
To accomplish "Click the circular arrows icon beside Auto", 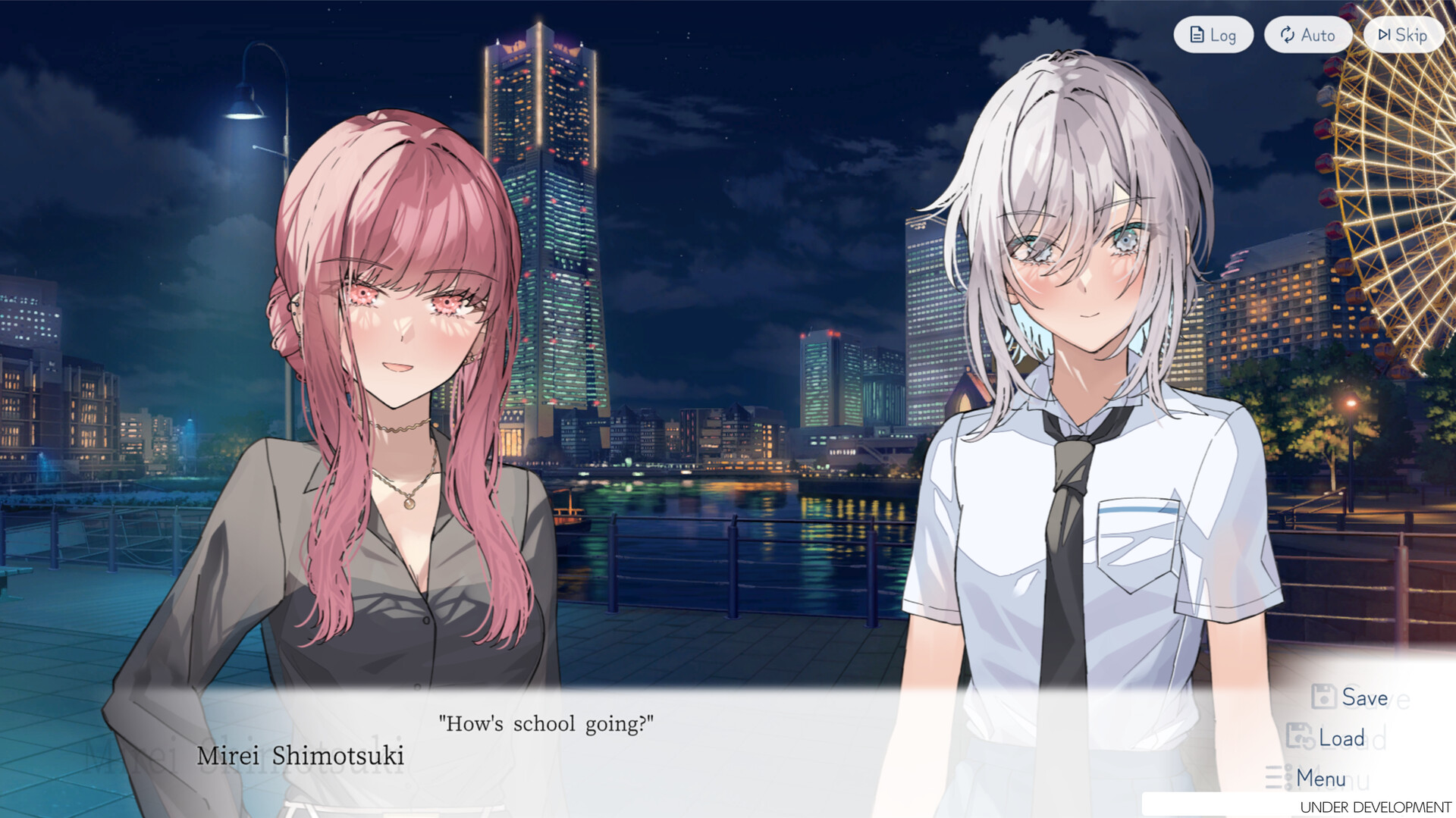I will coord(1288,35).
